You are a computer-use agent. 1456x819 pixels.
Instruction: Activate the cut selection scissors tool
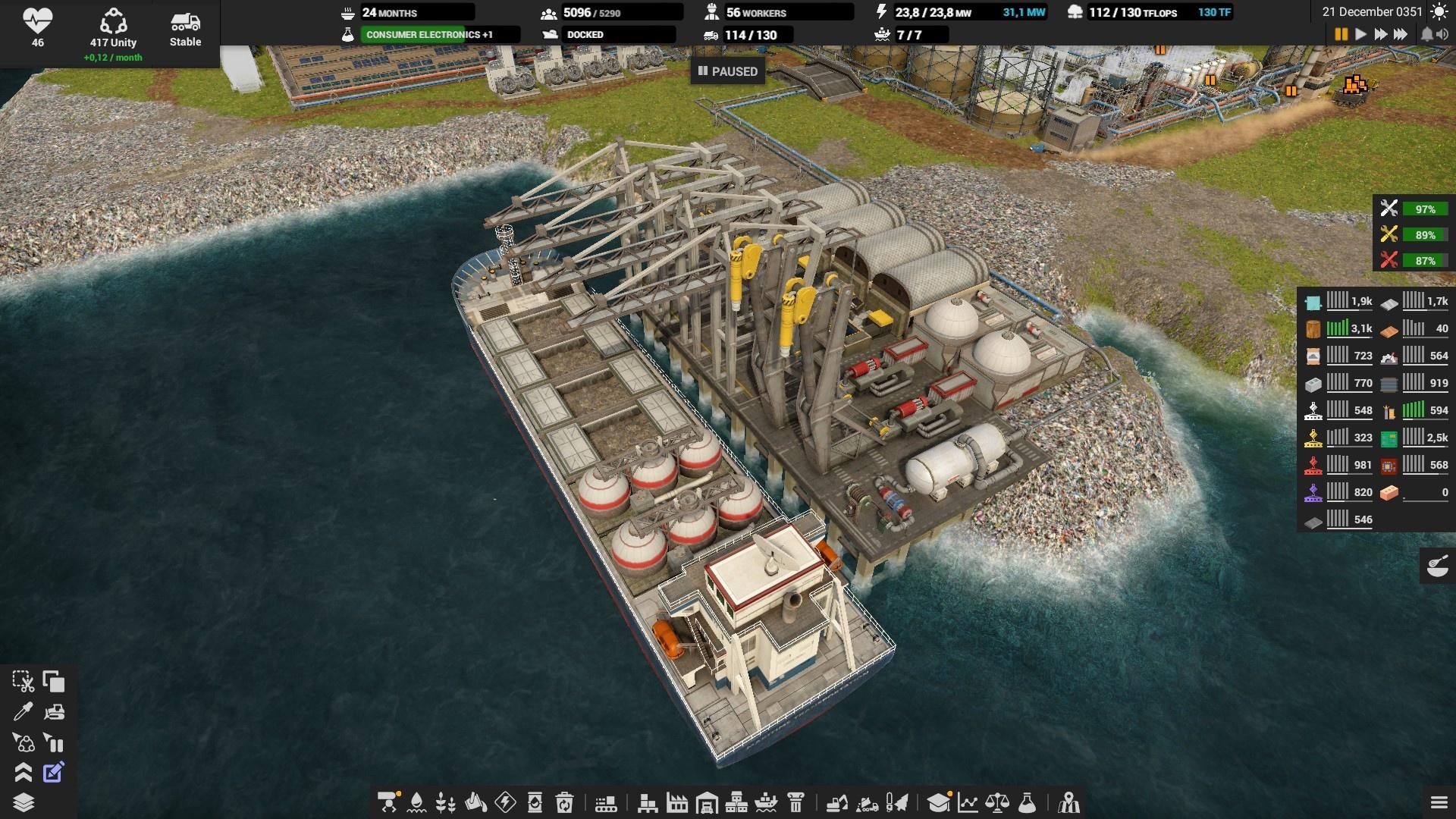coord(23,682)
